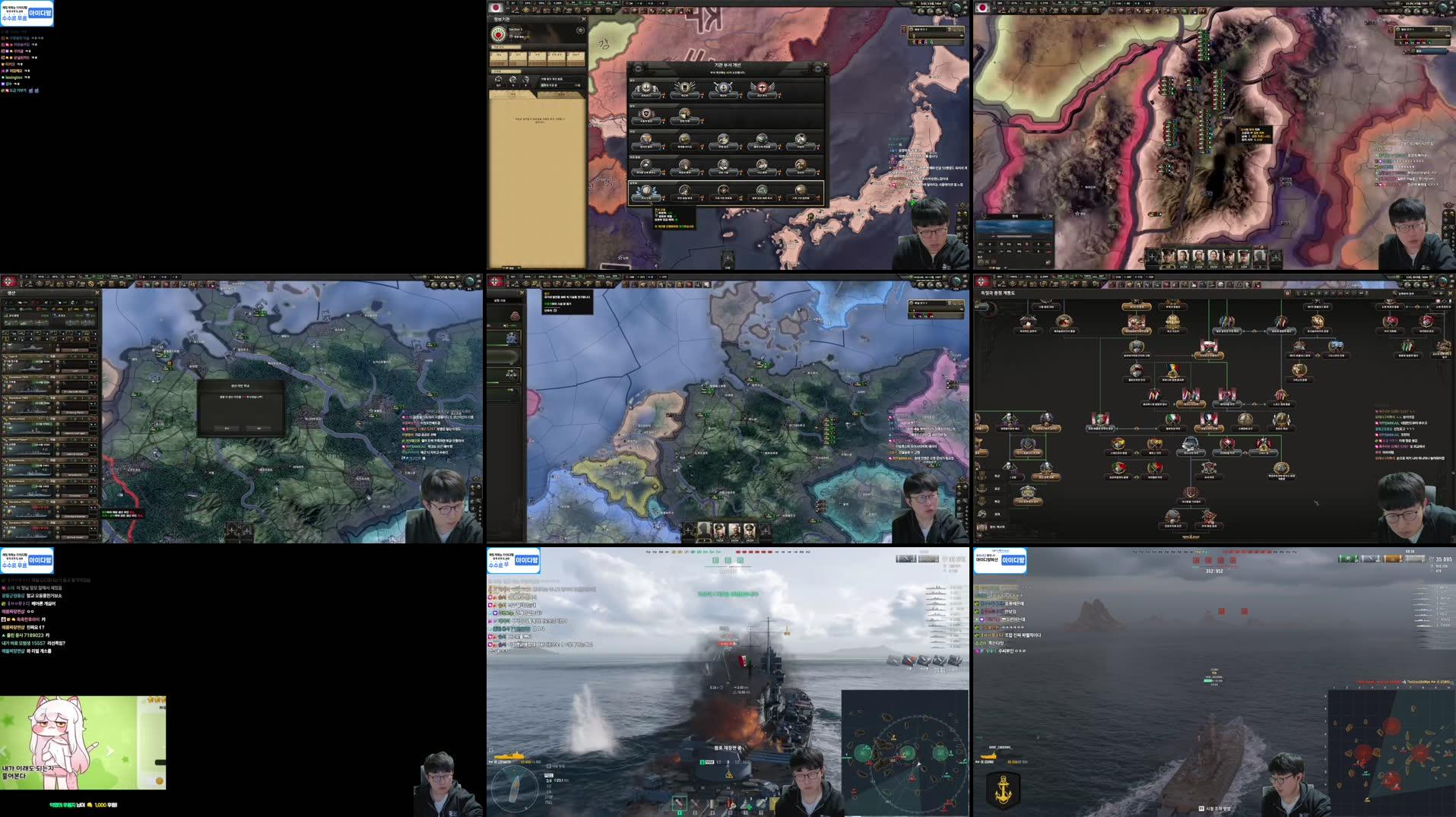Click the red air force branch upgrade icon
1456x817 pixels.
761,87
